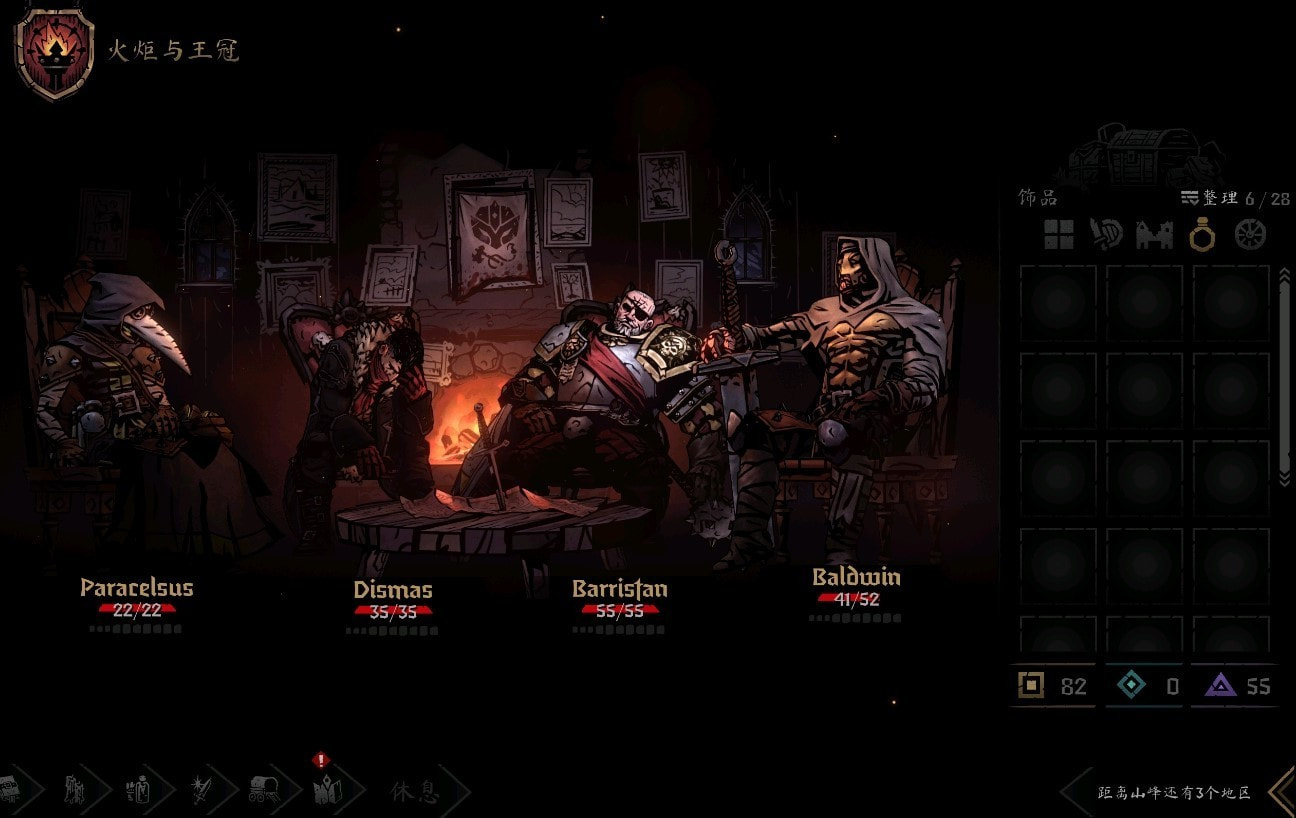Open the map step with alert badge
Viewport: 1296px width, 818px height.
327,791
